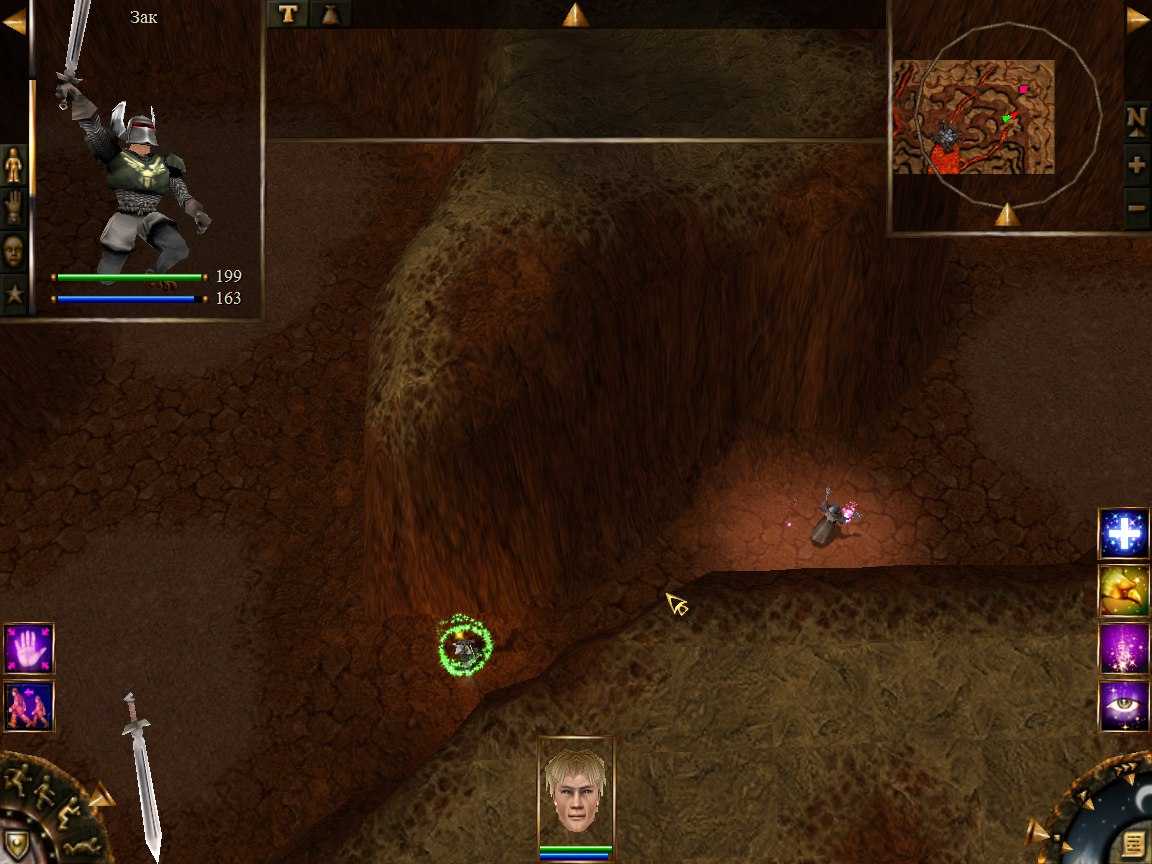The width and height of the screenshot is (1152, 864).
Task: Zoom out the minimap with minus
Action: coord(1136,209)
